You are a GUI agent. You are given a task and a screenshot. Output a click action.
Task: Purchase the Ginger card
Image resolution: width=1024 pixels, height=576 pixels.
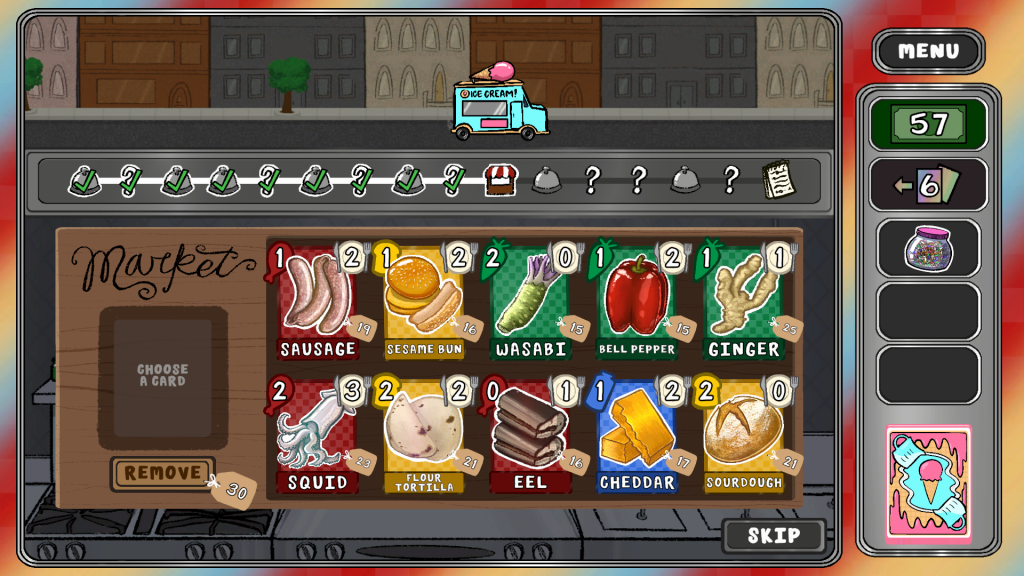743,303
